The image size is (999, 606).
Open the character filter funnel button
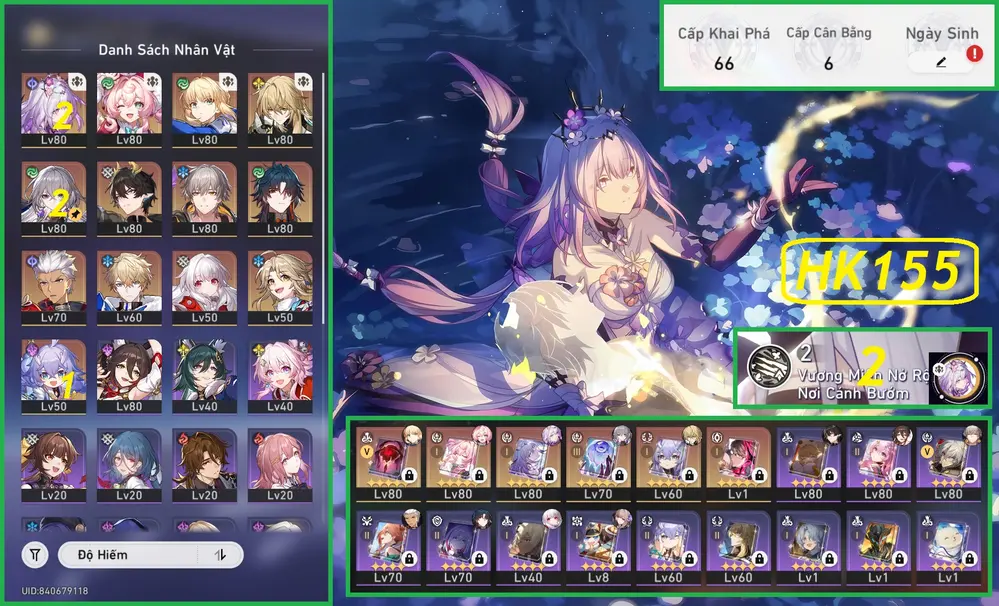coord(35,554)
